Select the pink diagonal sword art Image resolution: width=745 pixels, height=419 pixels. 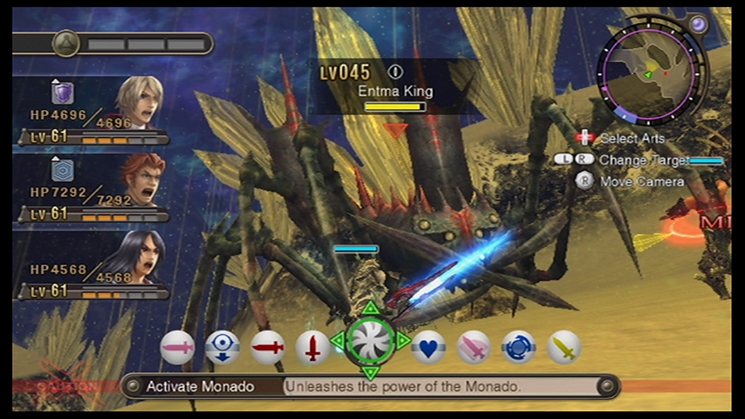474,347
